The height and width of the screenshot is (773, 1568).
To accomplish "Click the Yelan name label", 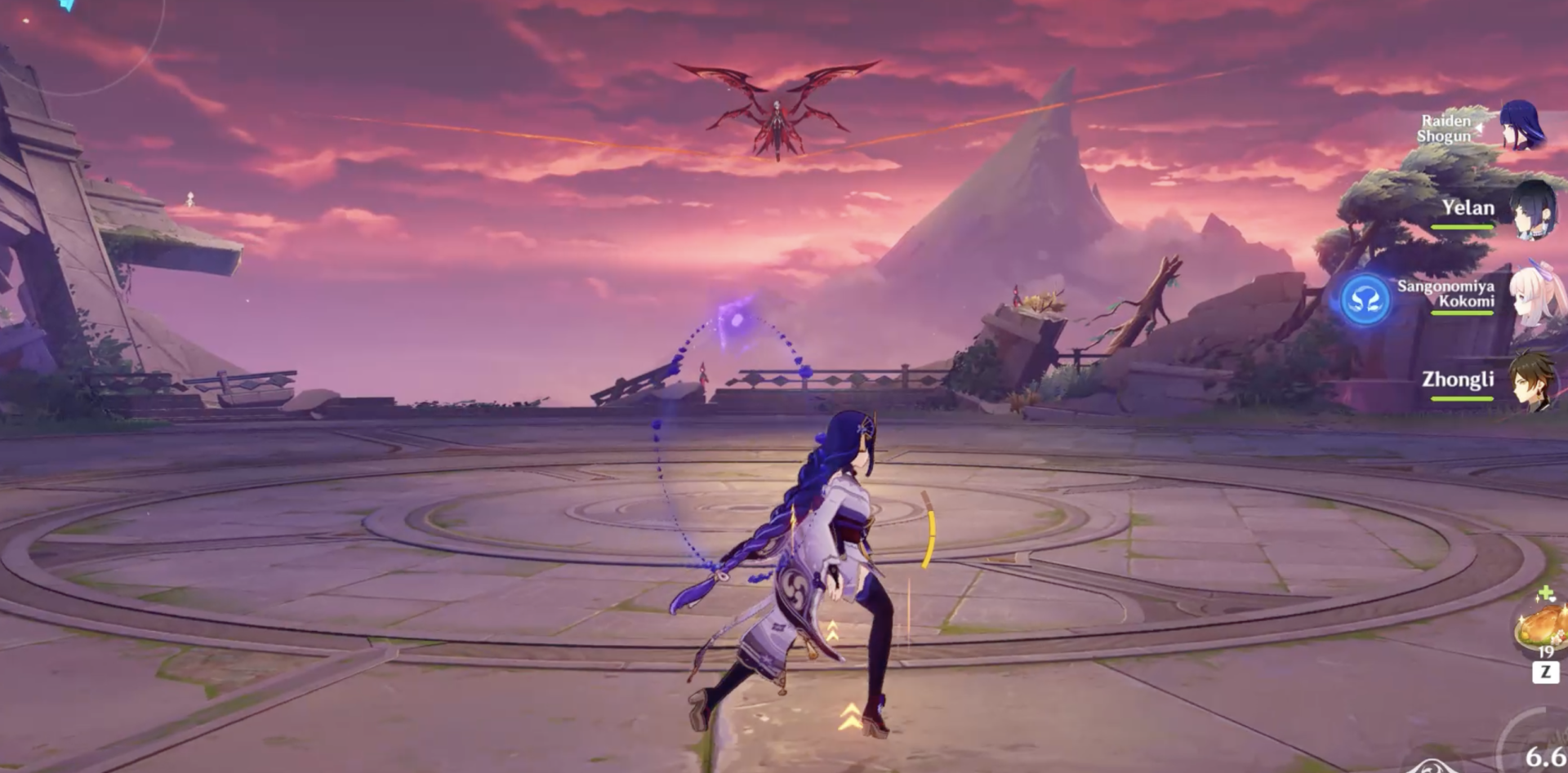I will tap(1468, 208).
